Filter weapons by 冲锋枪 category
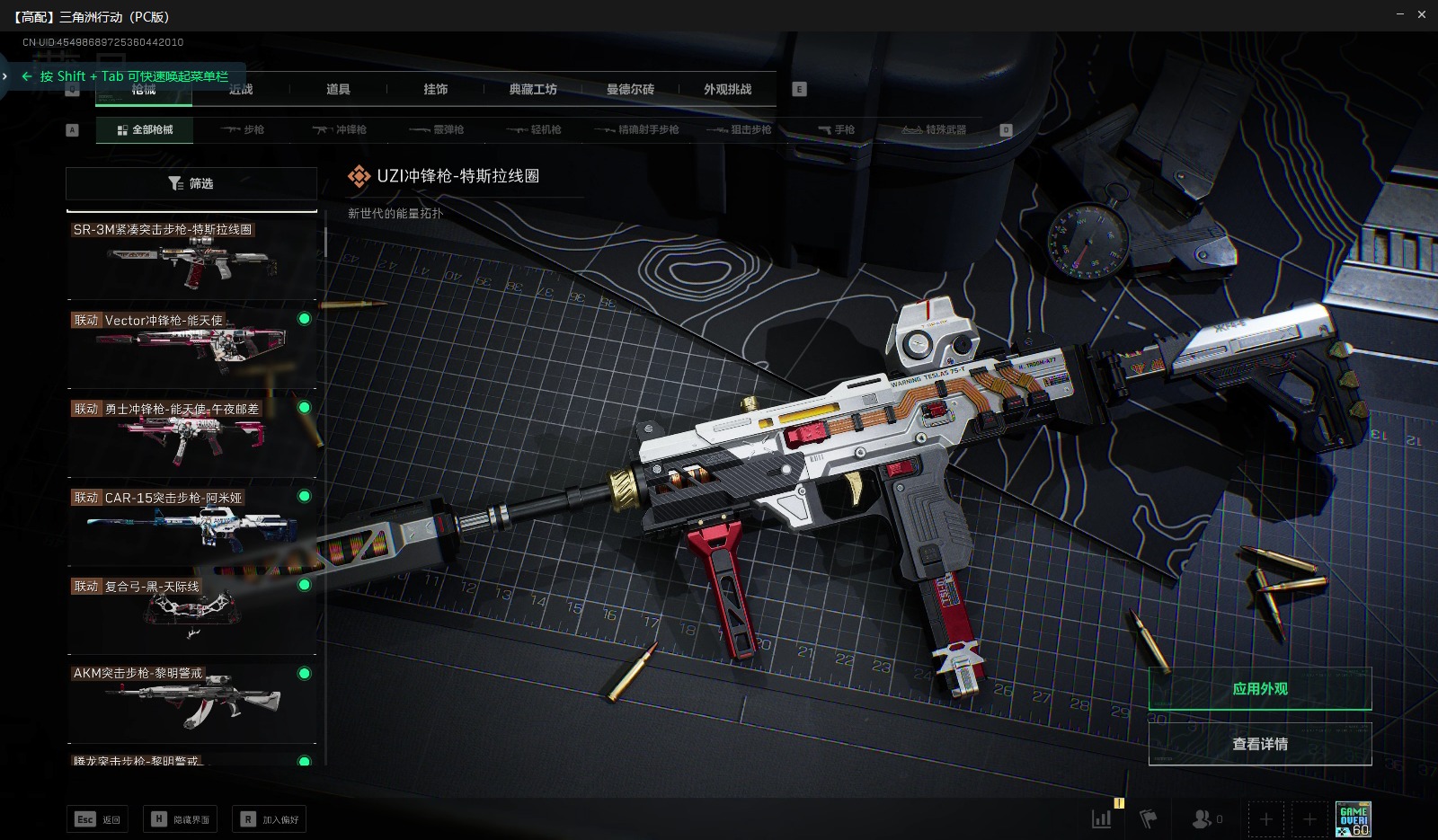The image size is (1438, 840). [340, 130]
